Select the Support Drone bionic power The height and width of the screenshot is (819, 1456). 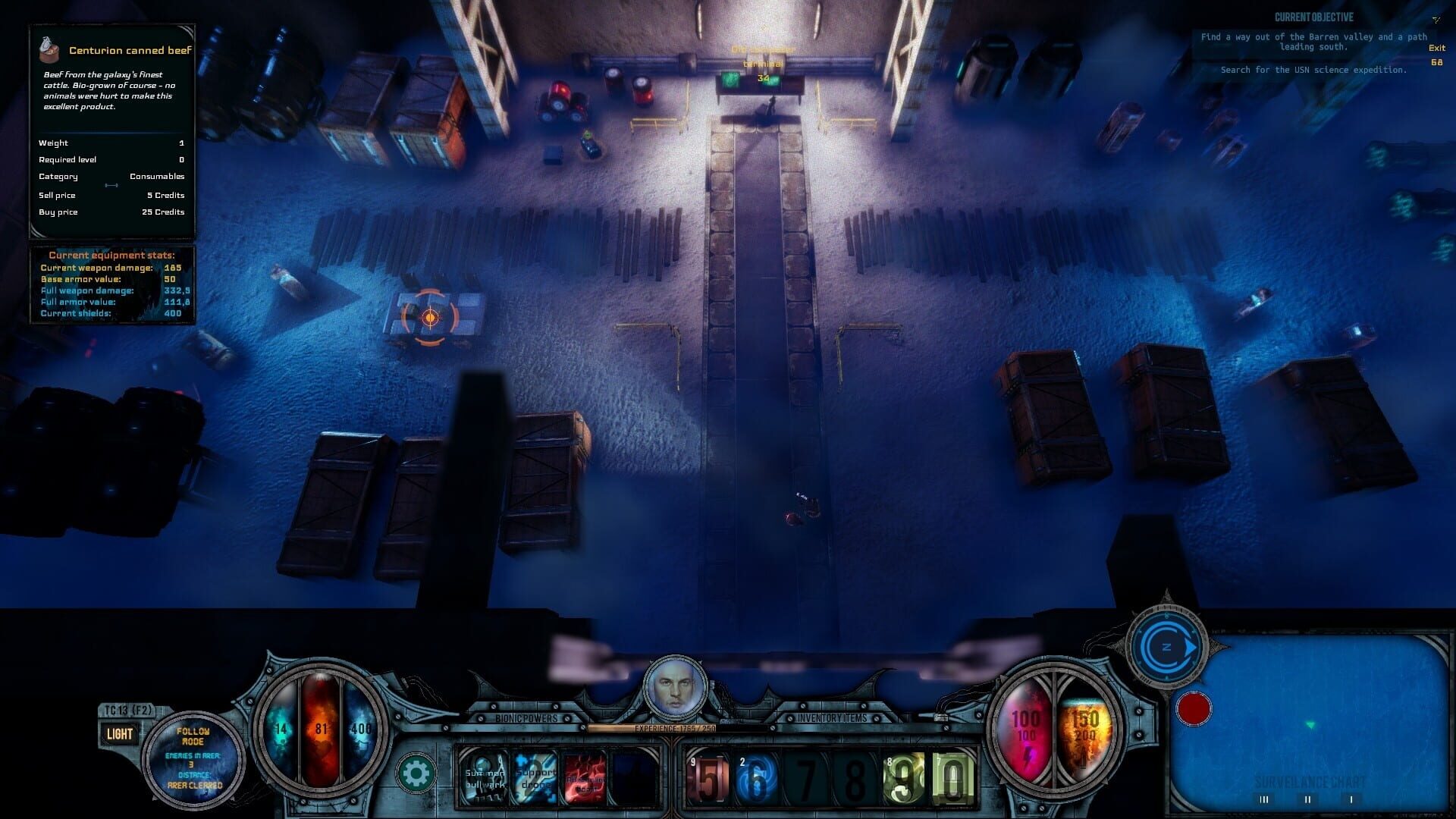(x=535, y=777)
